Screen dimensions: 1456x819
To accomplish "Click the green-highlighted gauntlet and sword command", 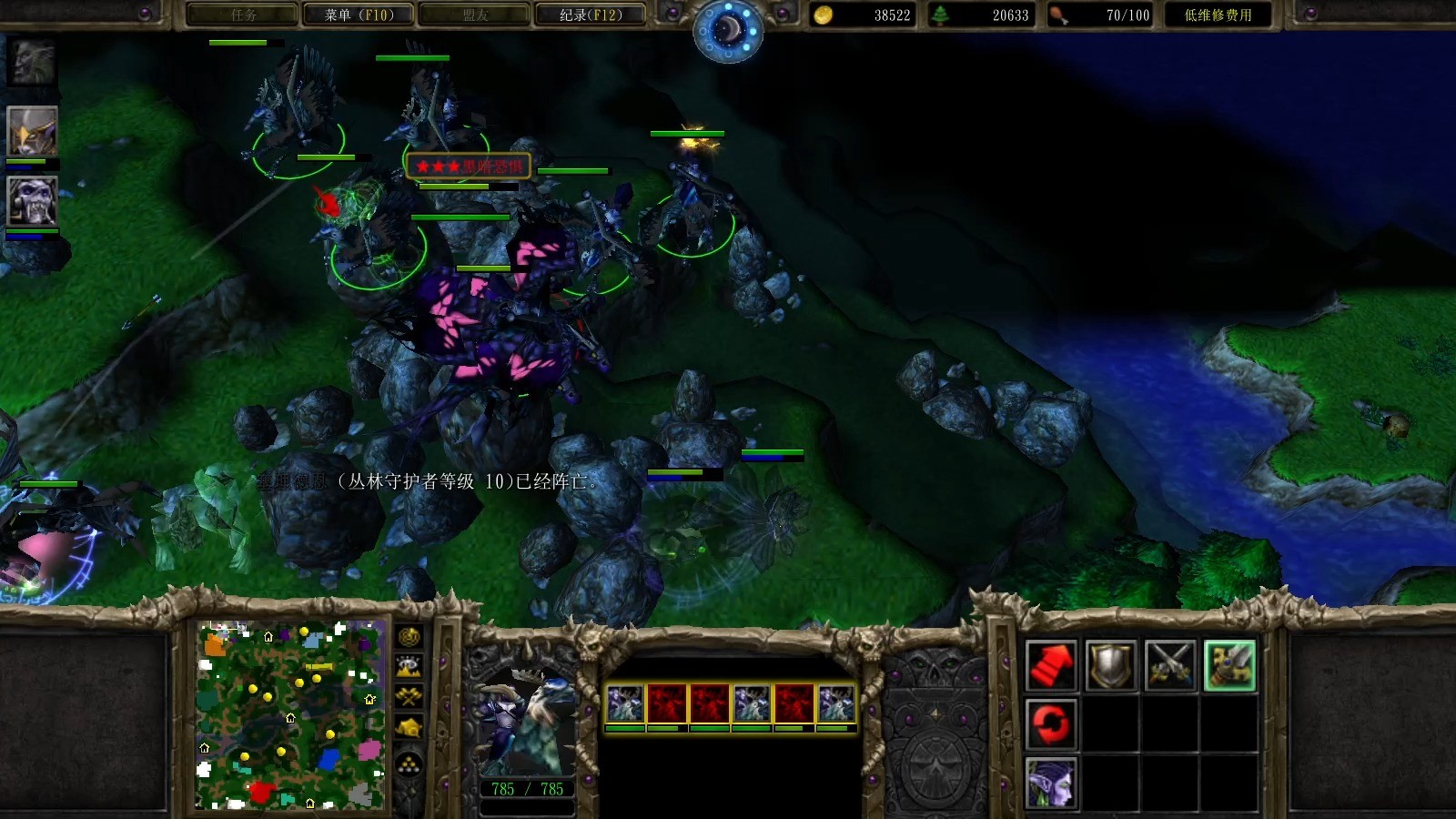I will click(1229, 665).
